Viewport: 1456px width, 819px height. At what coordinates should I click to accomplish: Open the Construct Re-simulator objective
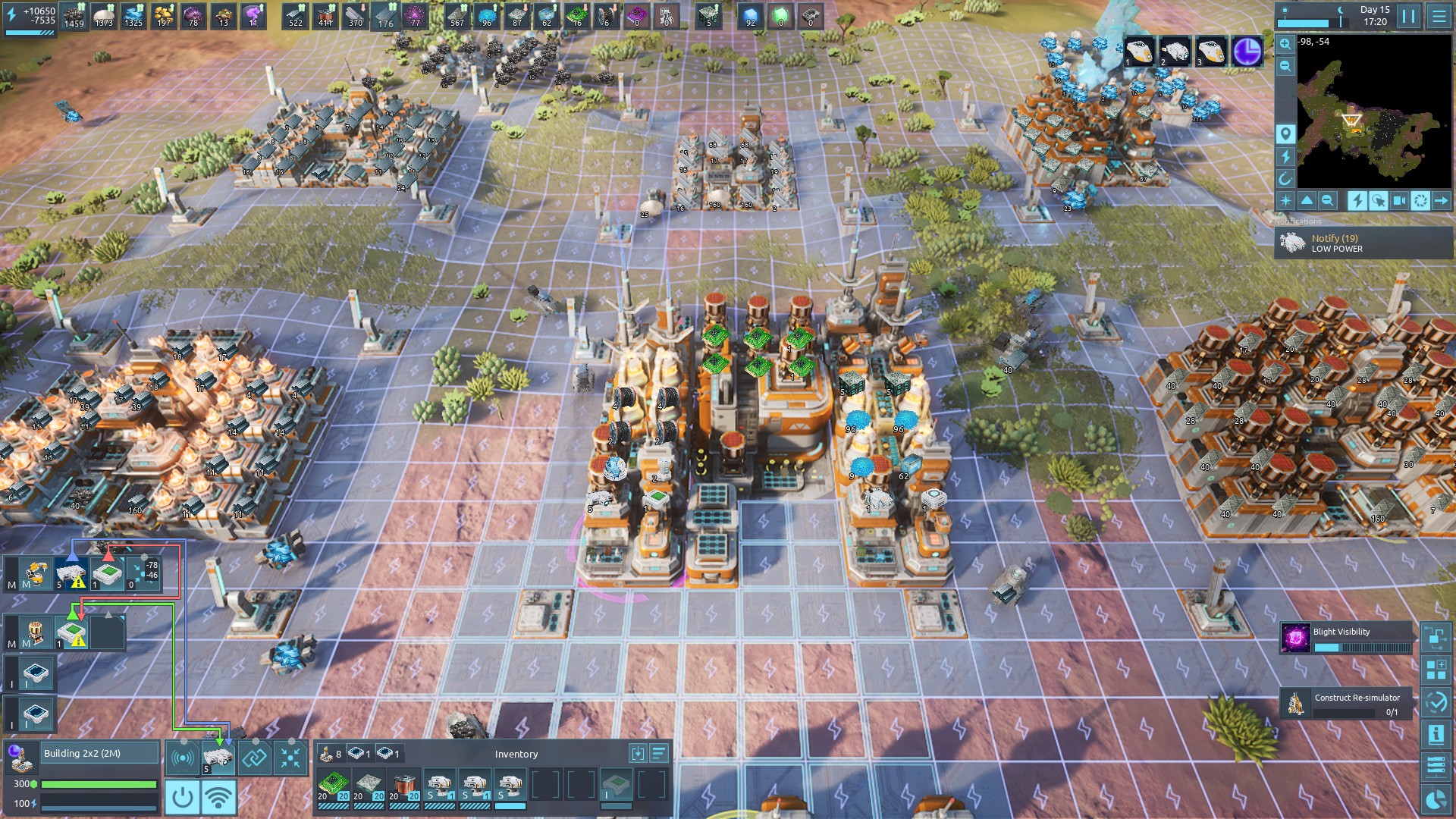1347,704
